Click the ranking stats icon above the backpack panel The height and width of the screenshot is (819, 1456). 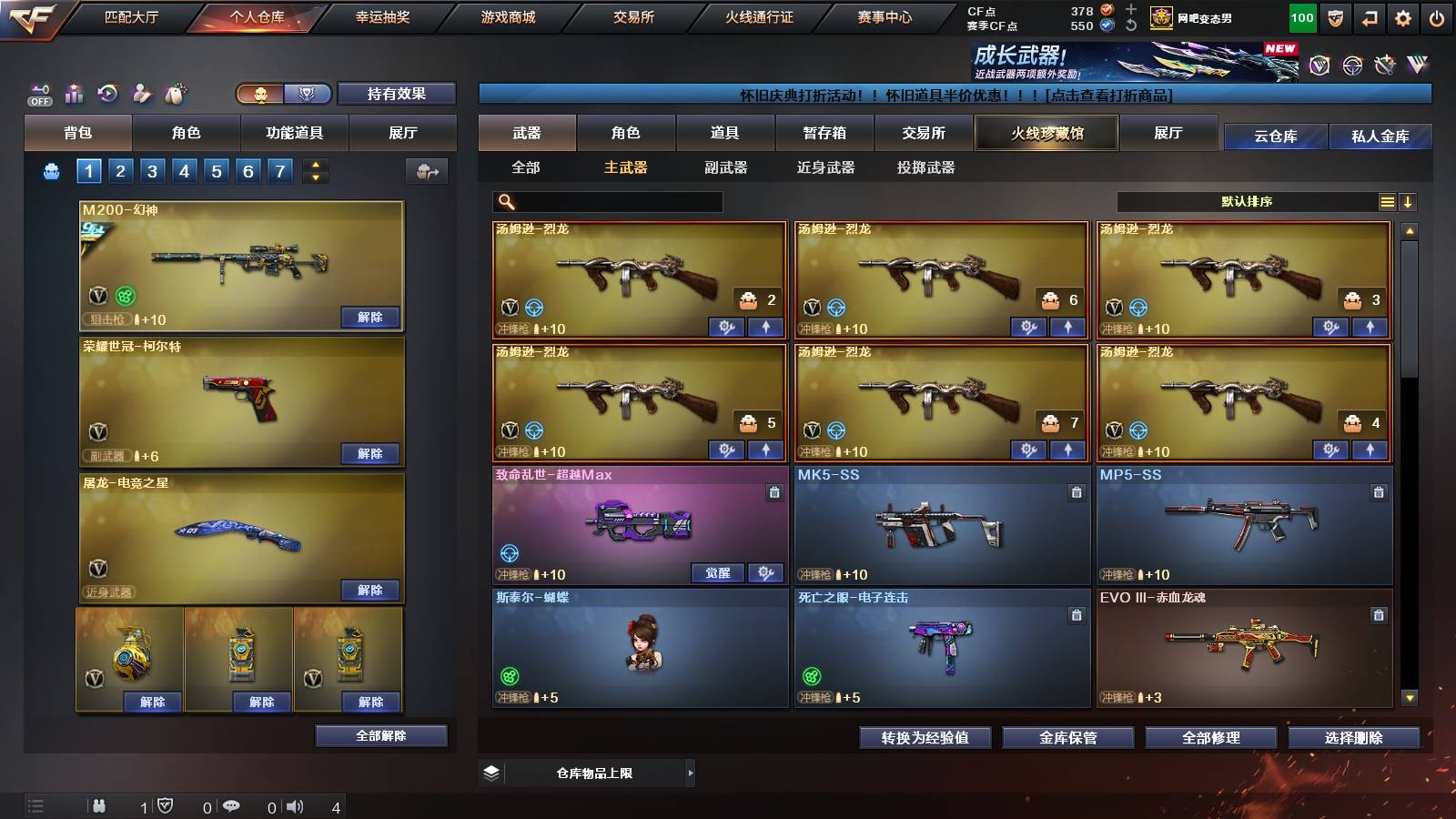pos(75,94)
